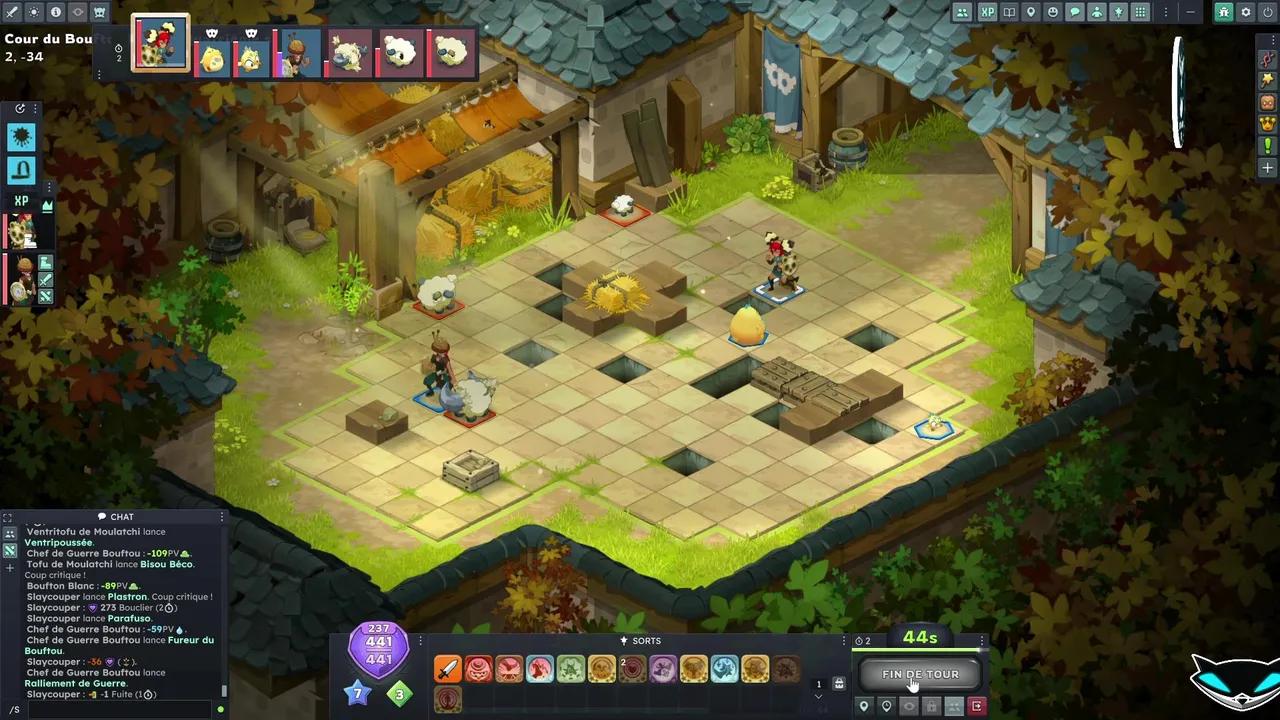Select the red-haired player portrait in the turn timeline

click(x=160, y=43)
